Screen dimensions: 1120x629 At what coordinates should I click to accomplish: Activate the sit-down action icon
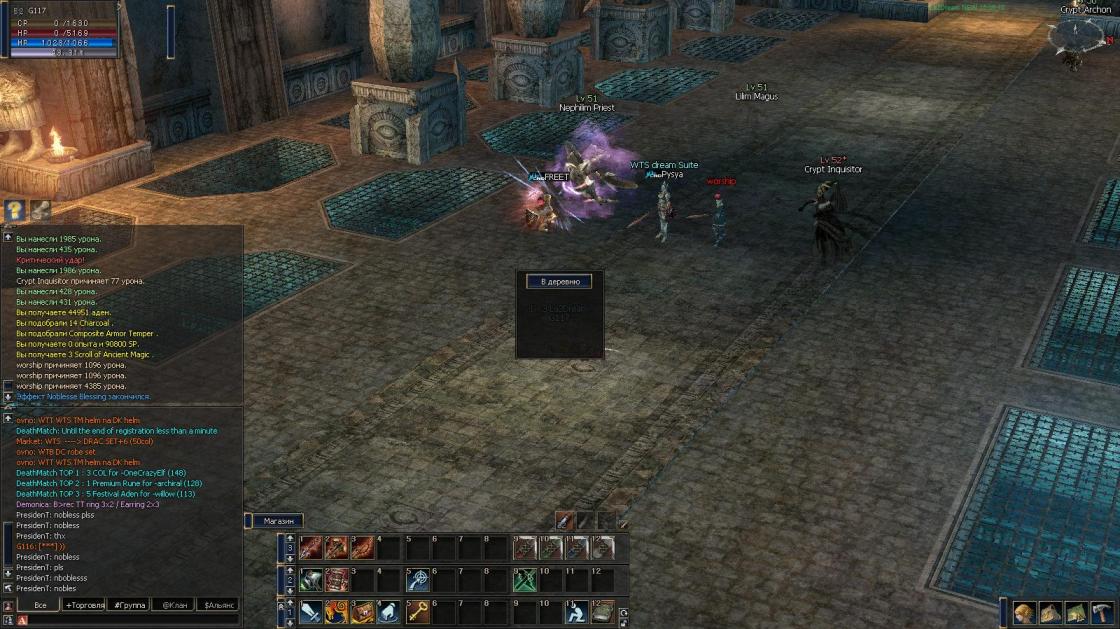575,612
